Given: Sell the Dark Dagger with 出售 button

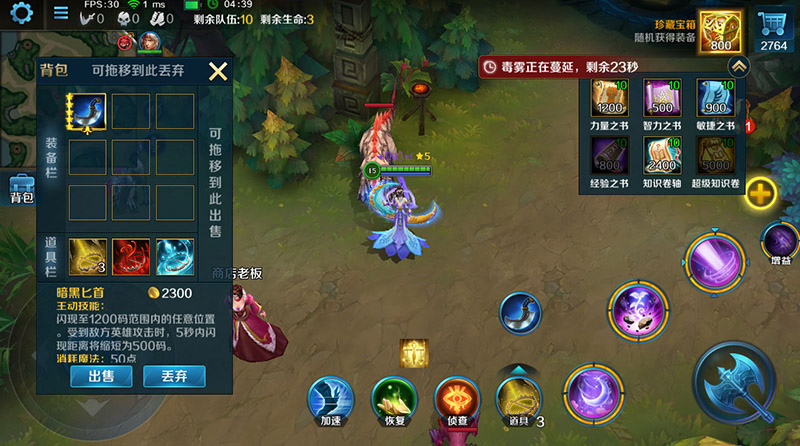Looking at the screenshot, I should click(x=103, y=376).
